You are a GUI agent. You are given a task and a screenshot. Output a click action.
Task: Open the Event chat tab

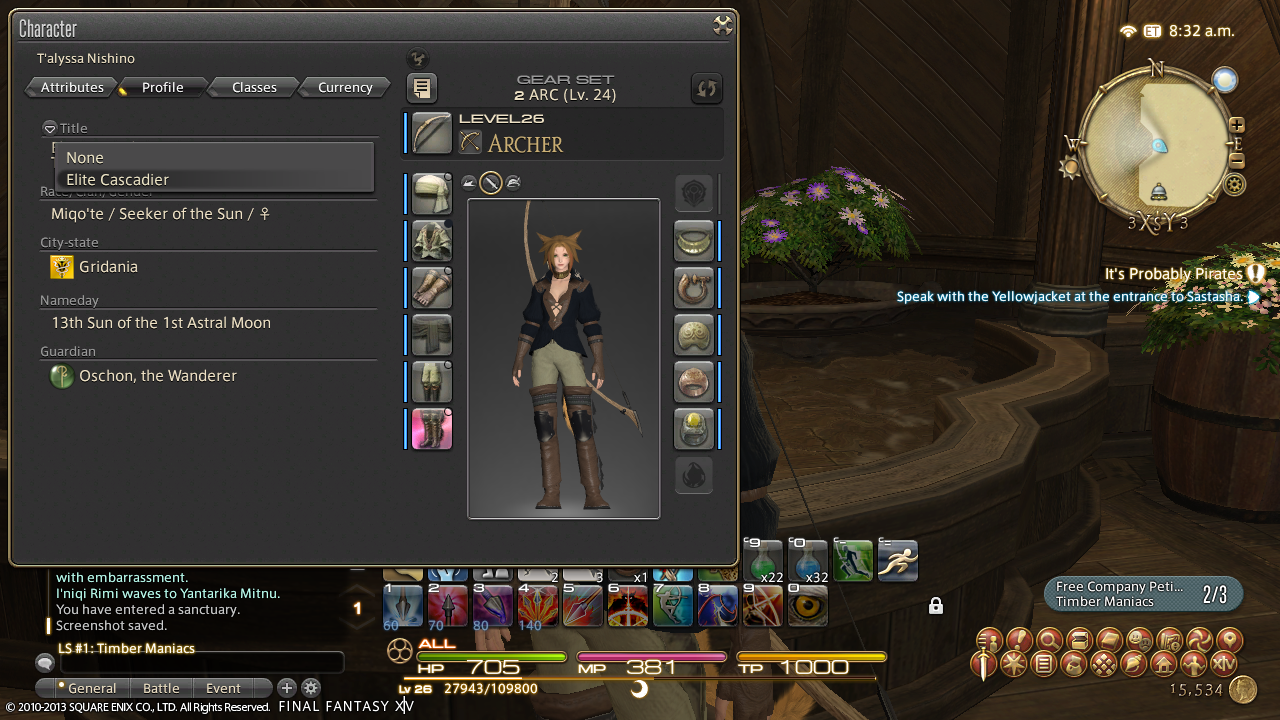[223, 688]
